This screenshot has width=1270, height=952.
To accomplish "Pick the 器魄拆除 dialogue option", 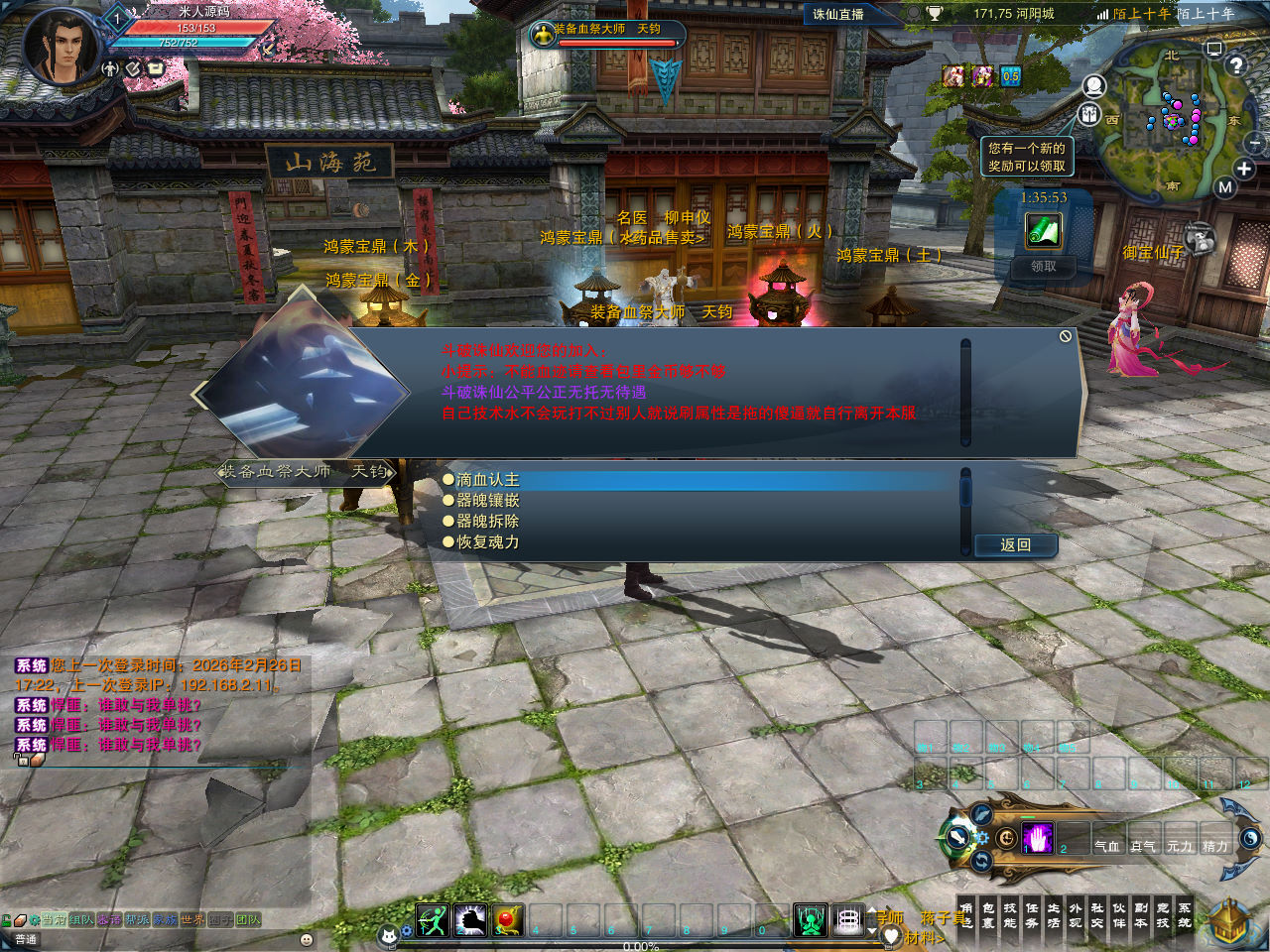I will point(487,522).
